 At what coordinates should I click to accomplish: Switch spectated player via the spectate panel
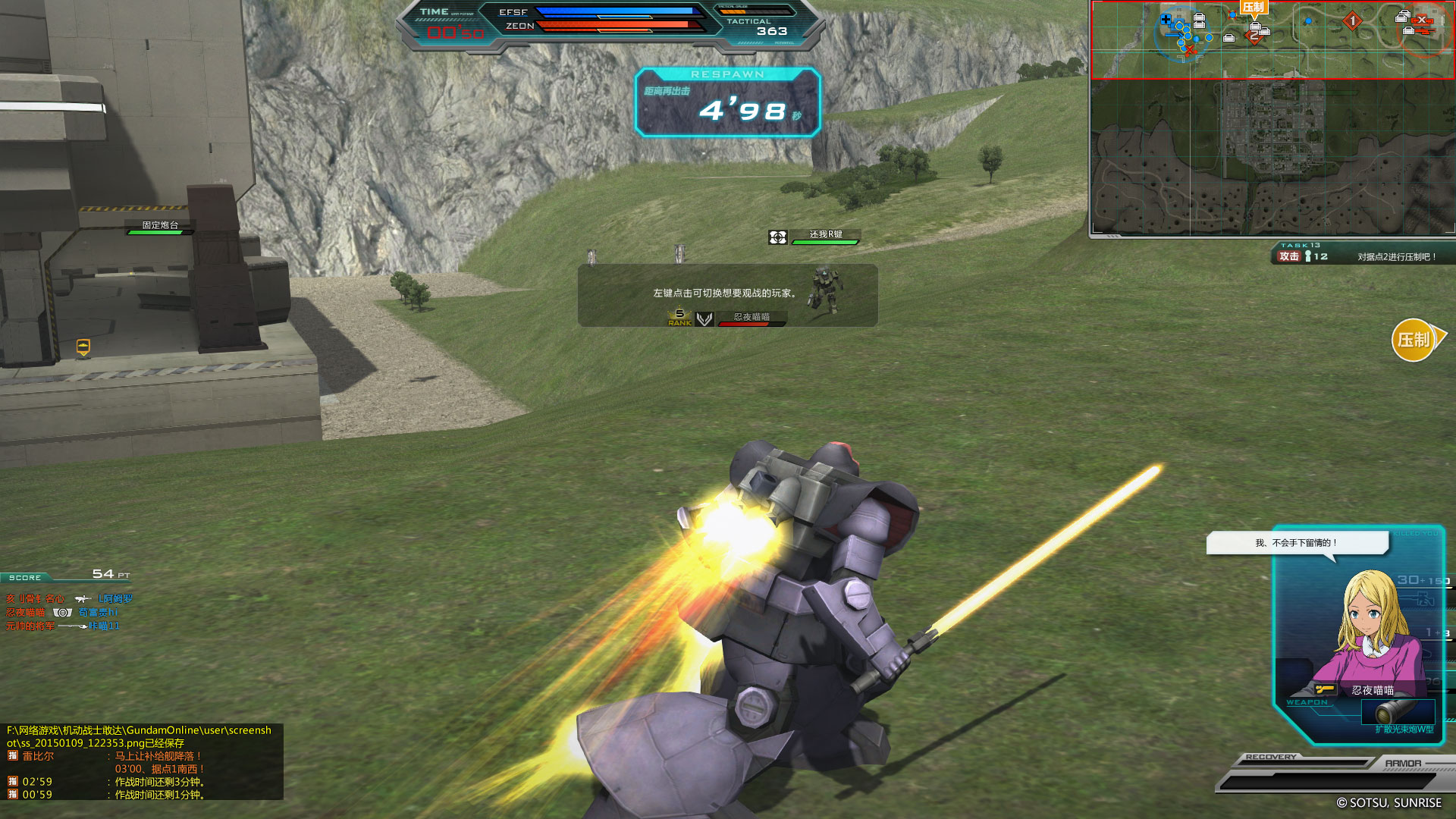pos(726,295)
